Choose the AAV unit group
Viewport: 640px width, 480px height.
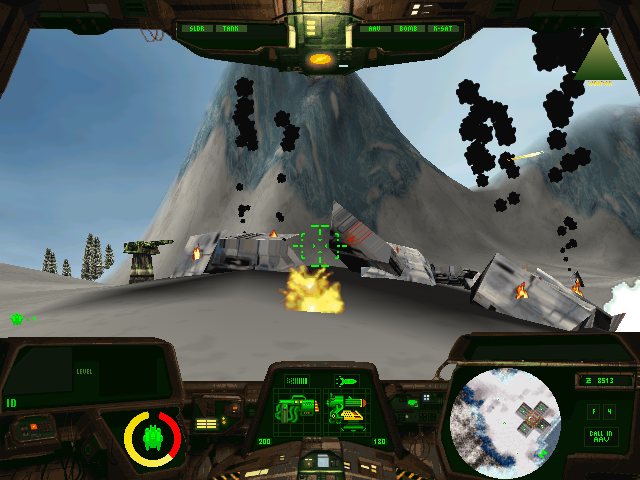point(374,29)
